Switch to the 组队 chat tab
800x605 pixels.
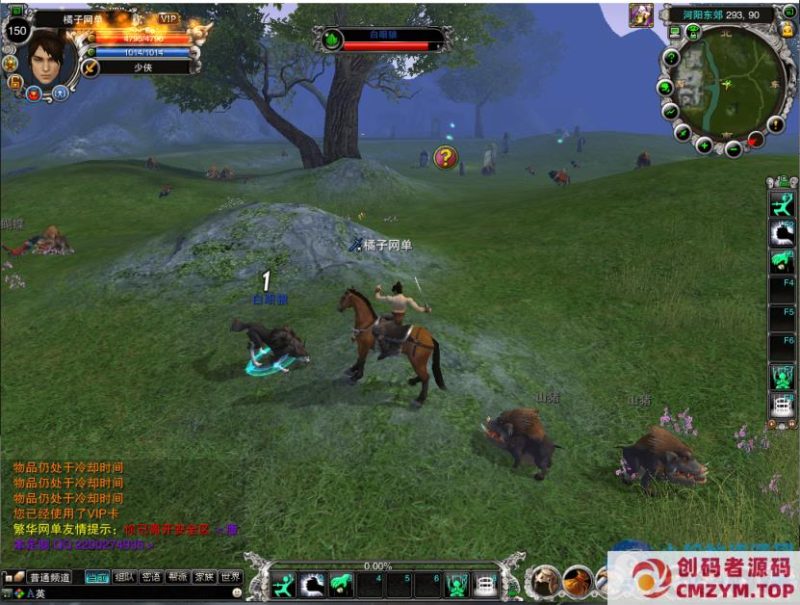pos(124,577)
